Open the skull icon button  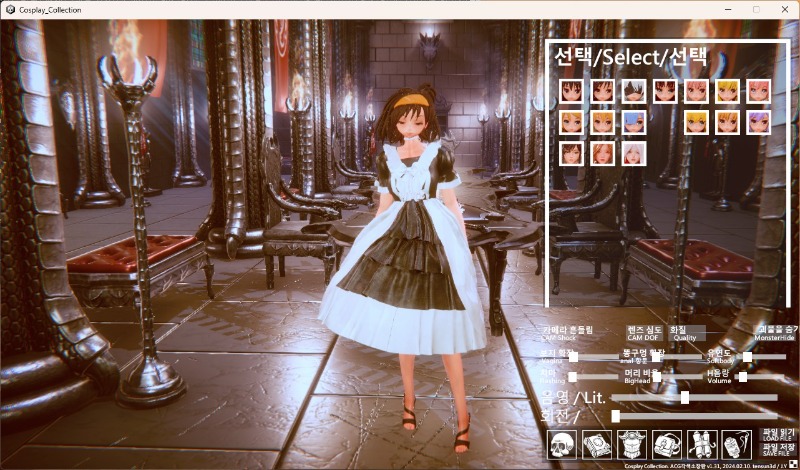pyautogui.click(x=563, y=445)
